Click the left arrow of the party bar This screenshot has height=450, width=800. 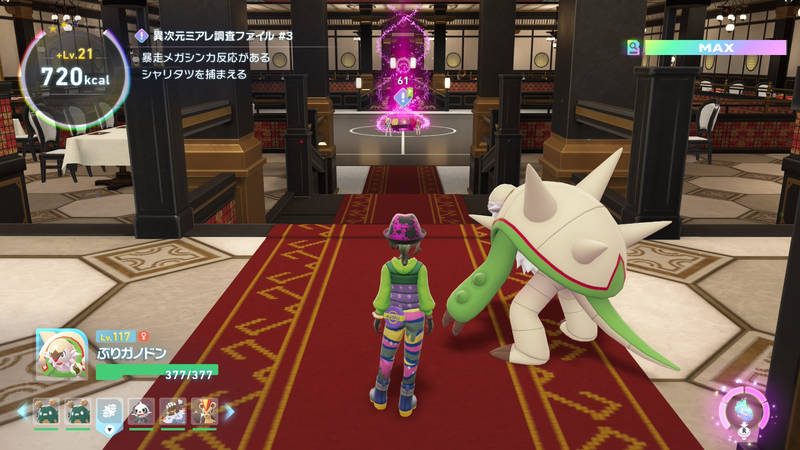(23, 411)
